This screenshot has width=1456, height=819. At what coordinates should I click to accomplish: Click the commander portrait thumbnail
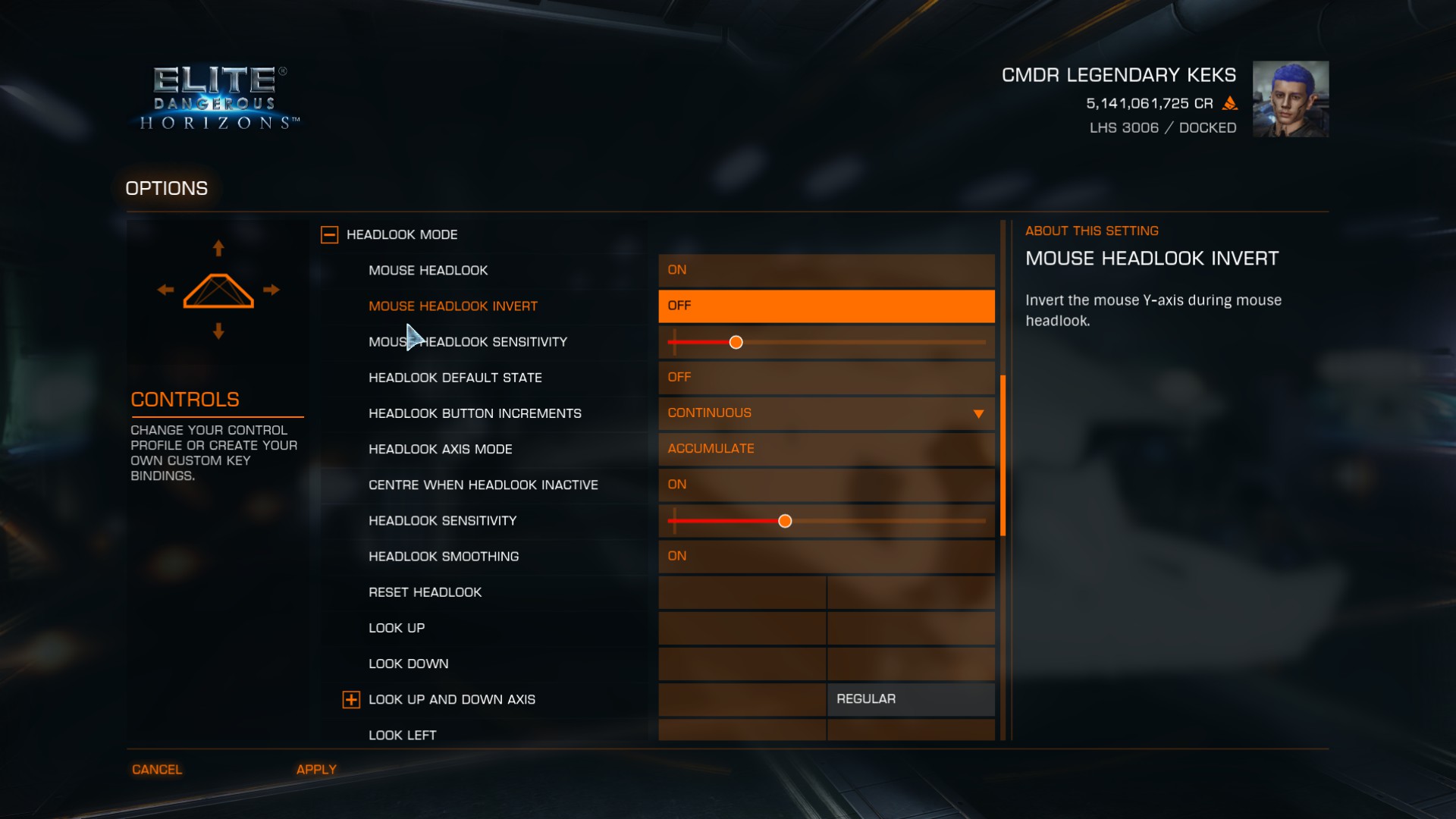(1290, 99)
